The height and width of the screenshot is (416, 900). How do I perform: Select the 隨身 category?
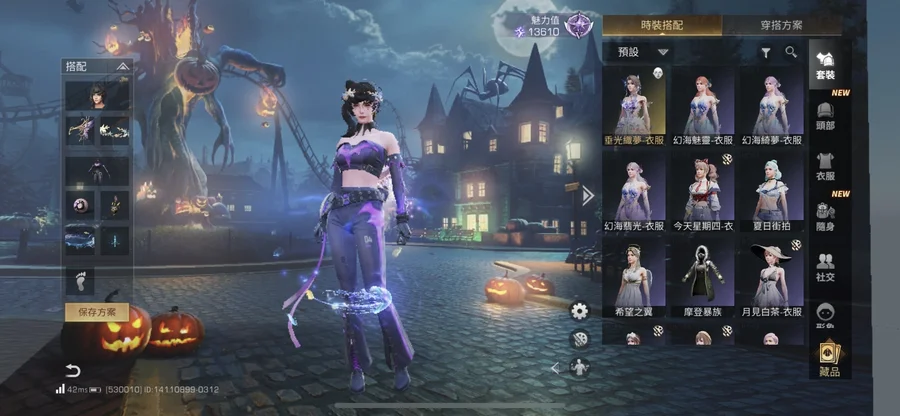point(825,217)
